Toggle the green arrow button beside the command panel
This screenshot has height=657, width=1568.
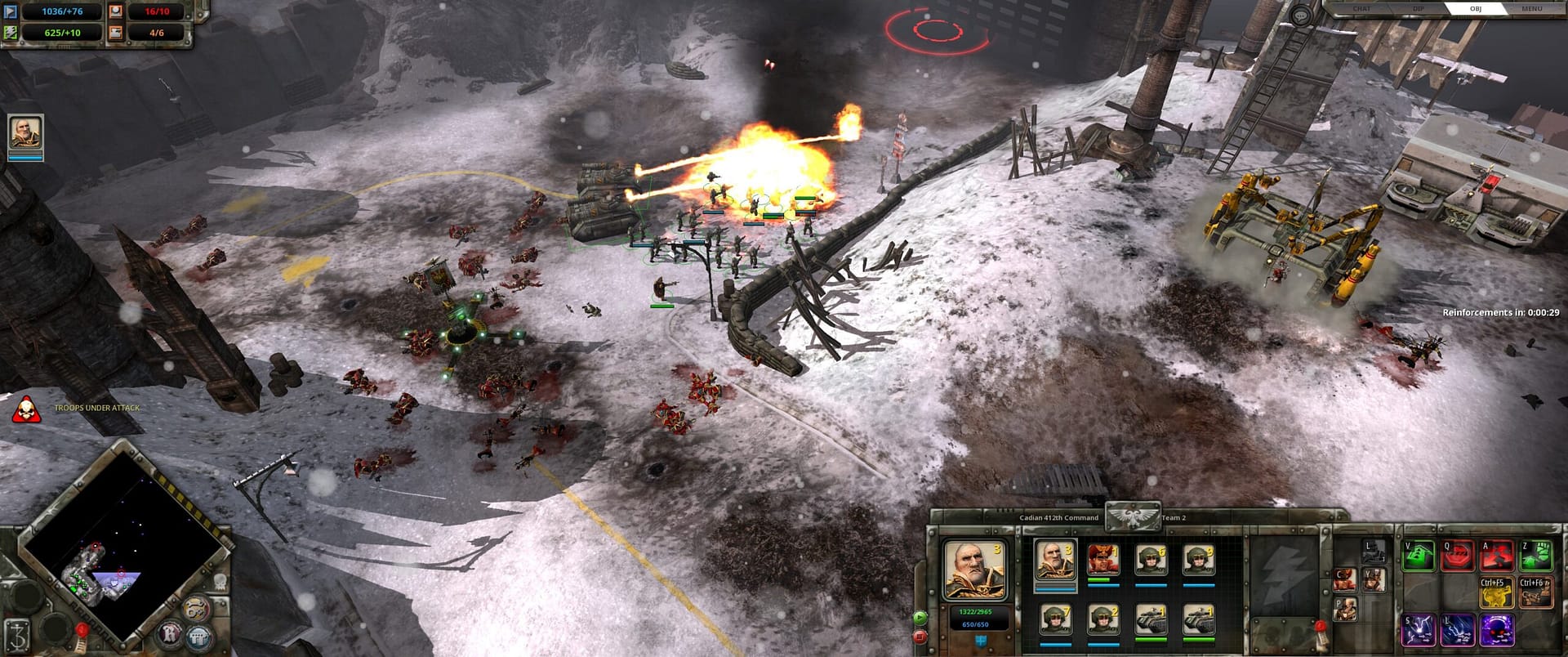tap(920, 617)
